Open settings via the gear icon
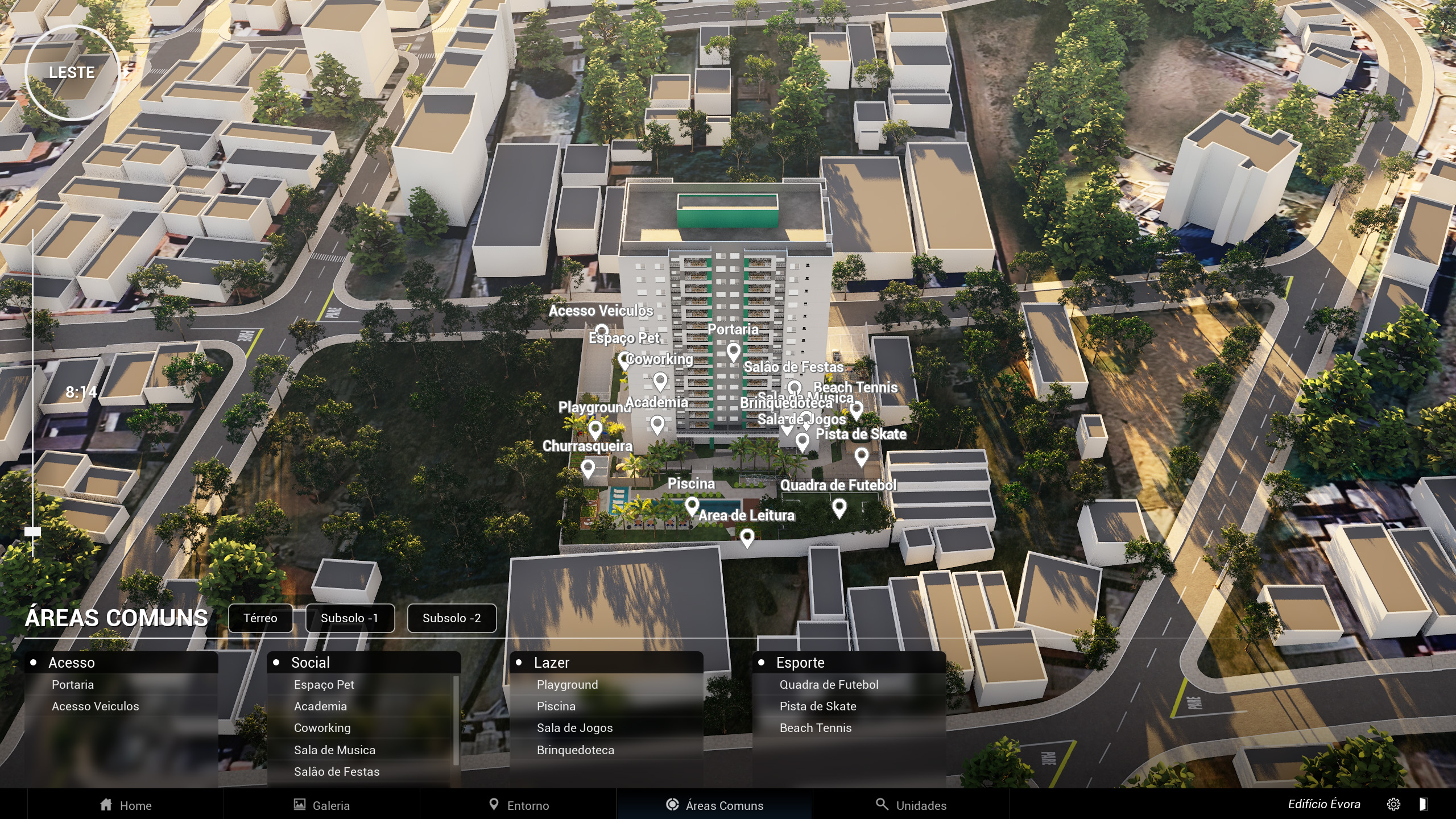1456x819 pixels. pyautogui.click(x=1393, y=804)
